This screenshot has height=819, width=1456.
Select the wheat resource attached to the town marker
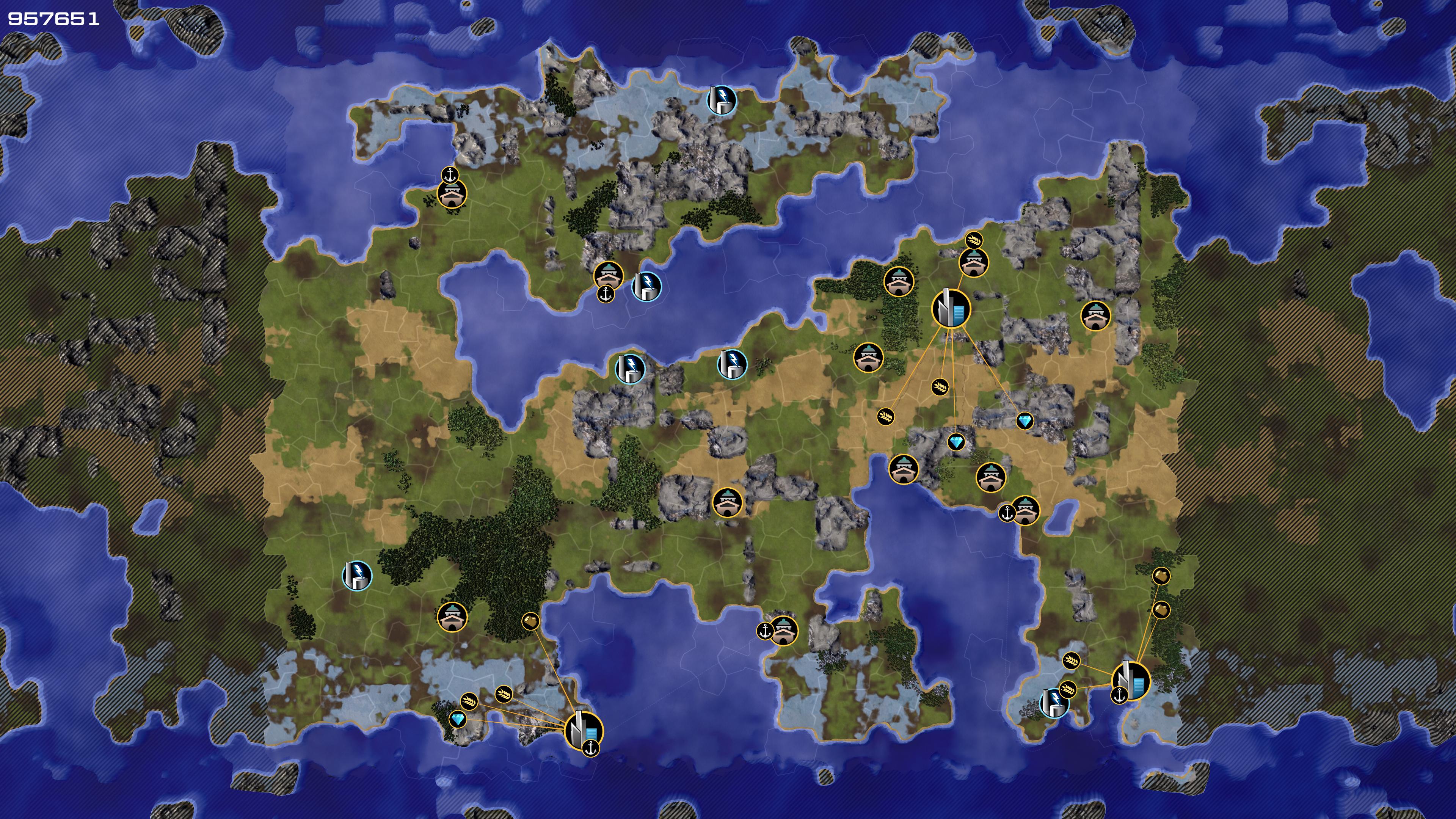(973, 240)
